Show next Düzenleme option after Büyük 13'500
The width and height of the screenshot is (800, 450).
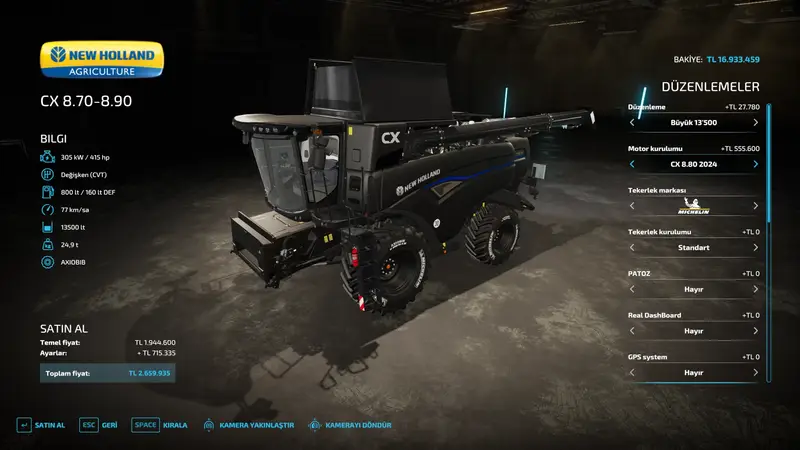755,122
